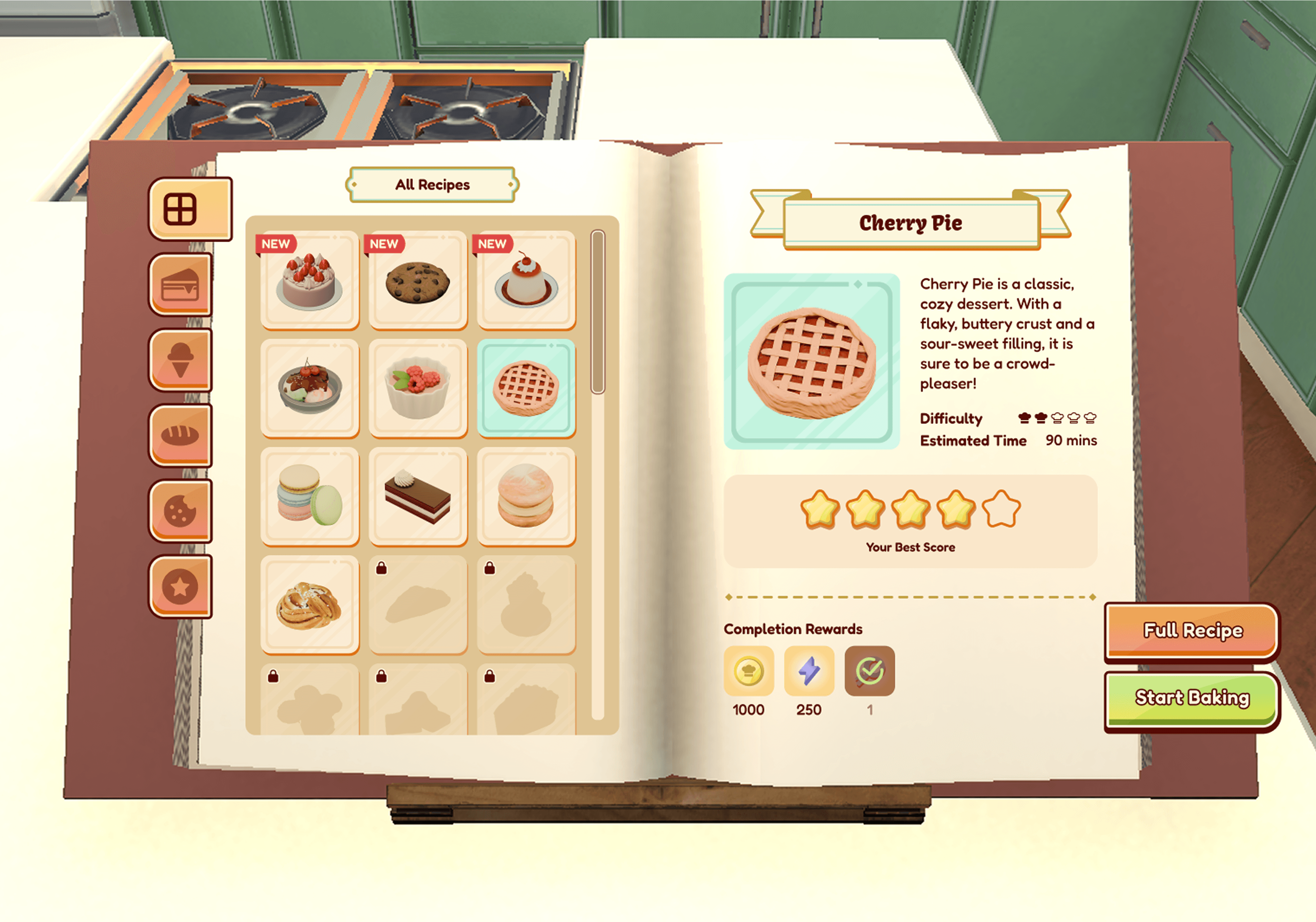Open the macarons recipe
Viewport: 1316px width, 922px height.
(x=310, y=496)
